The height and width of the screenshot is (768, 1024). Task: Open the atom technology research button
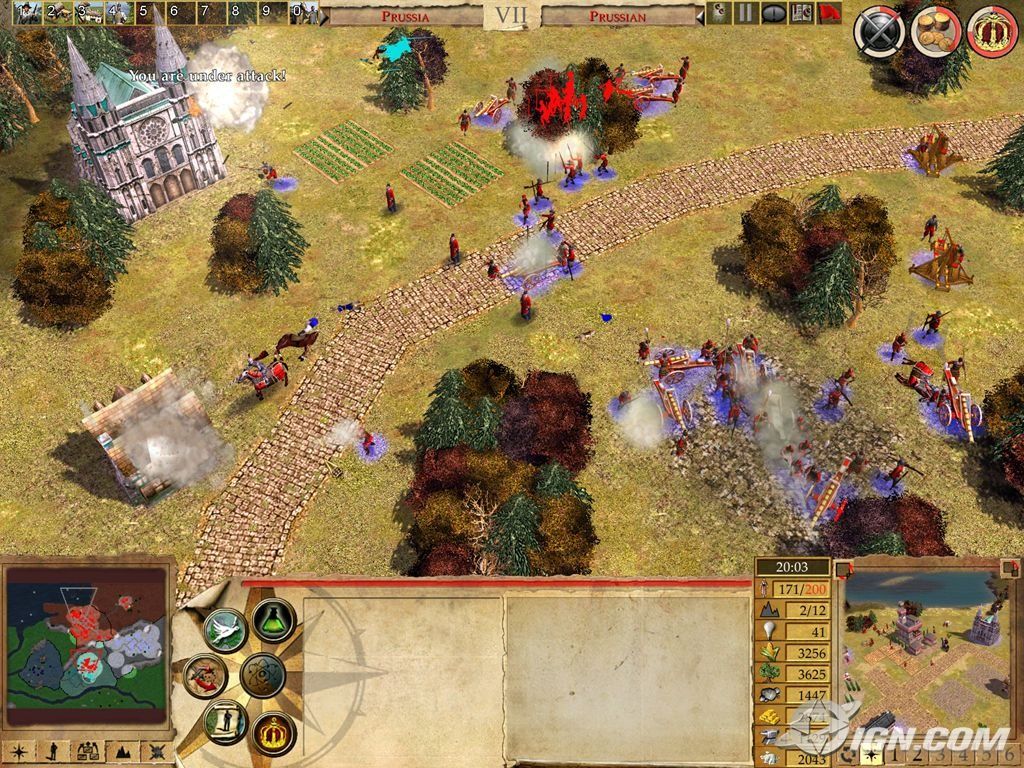point(264,676)
